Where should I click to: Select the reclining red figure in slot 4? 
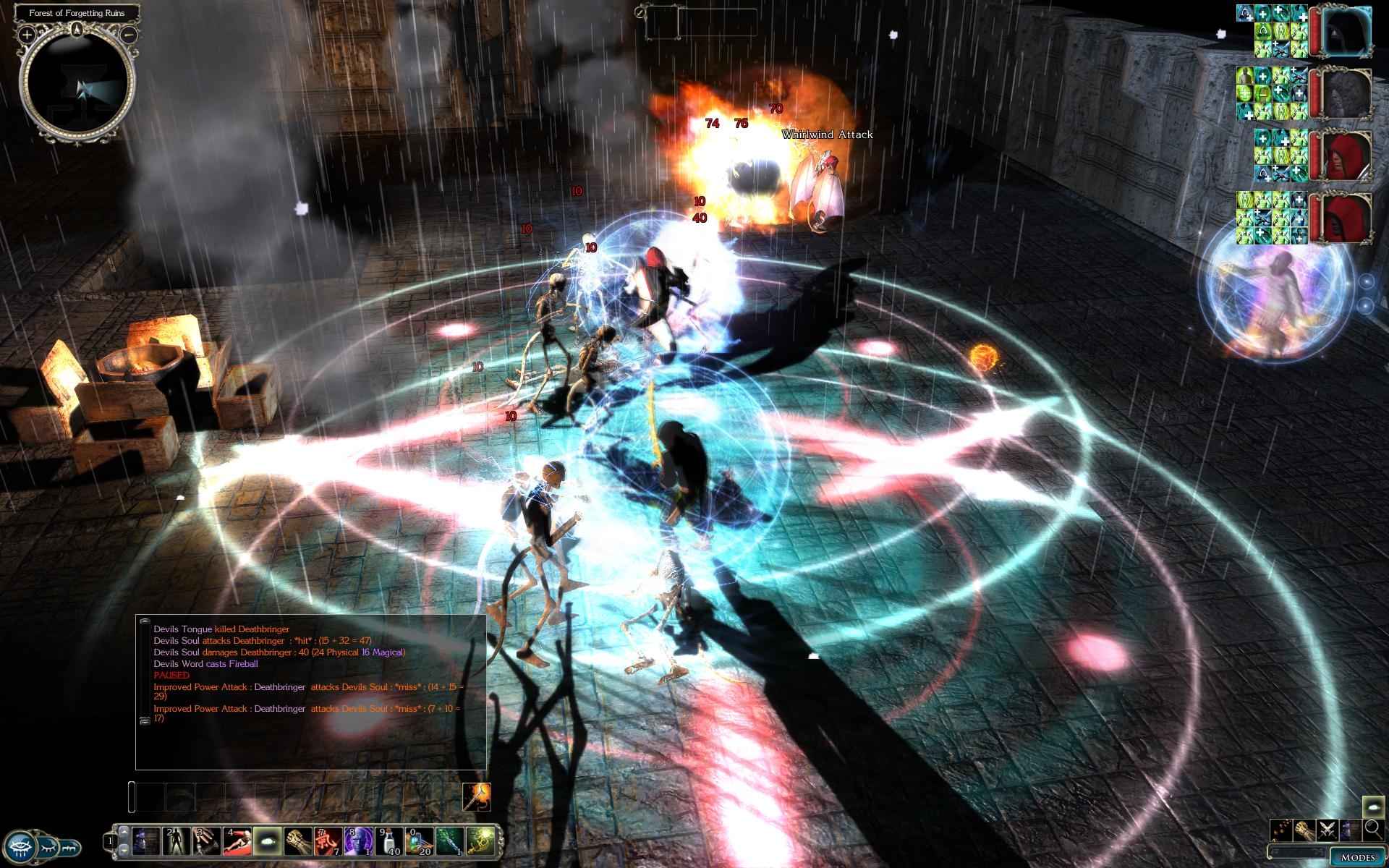click(237, 841)
